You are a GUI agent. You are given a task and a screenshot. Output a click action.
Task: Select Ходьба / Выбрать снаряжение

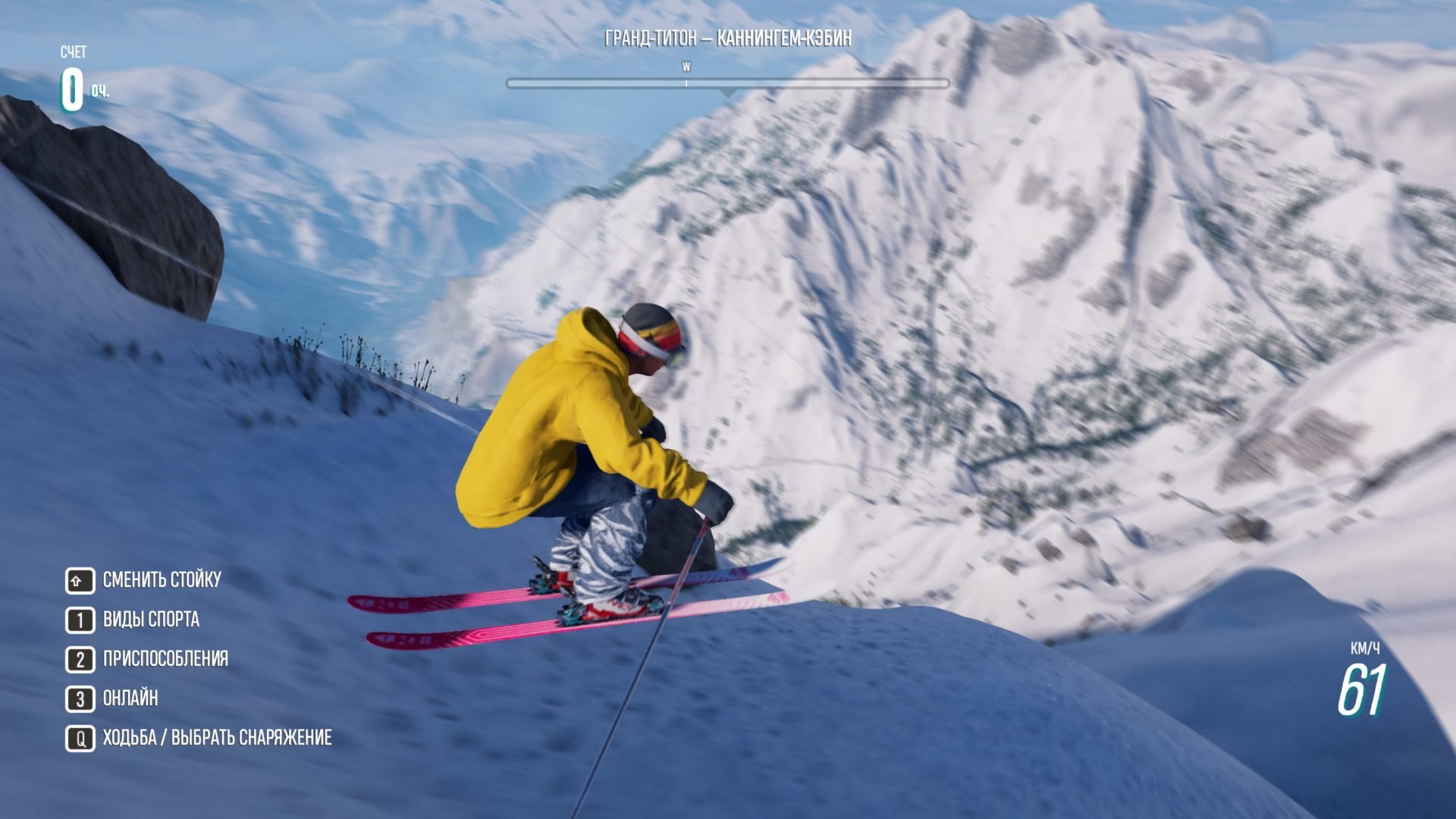coord(216,738)
